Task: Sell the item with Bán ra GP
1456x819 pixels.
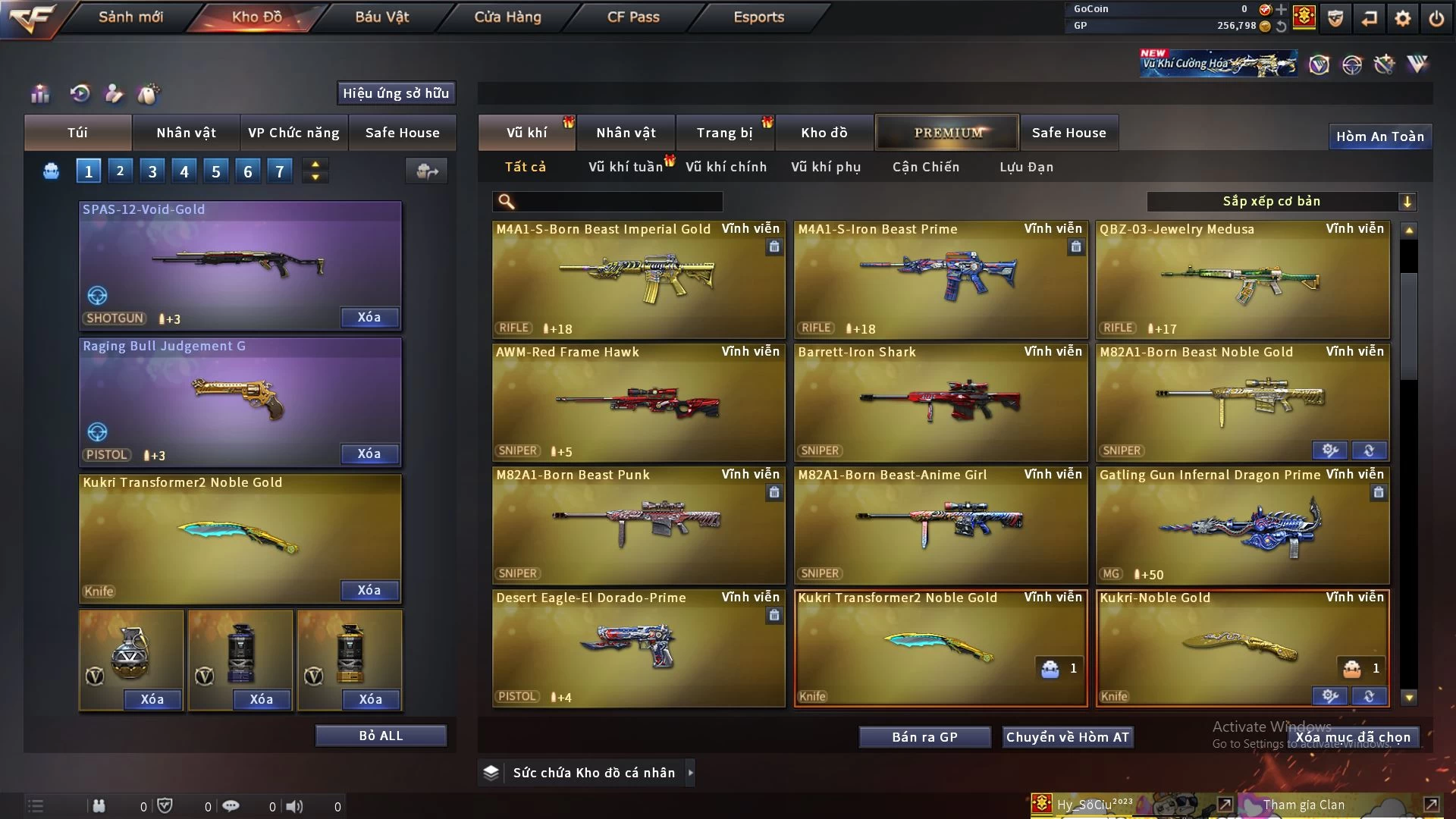Action: [x=924, y=737]
